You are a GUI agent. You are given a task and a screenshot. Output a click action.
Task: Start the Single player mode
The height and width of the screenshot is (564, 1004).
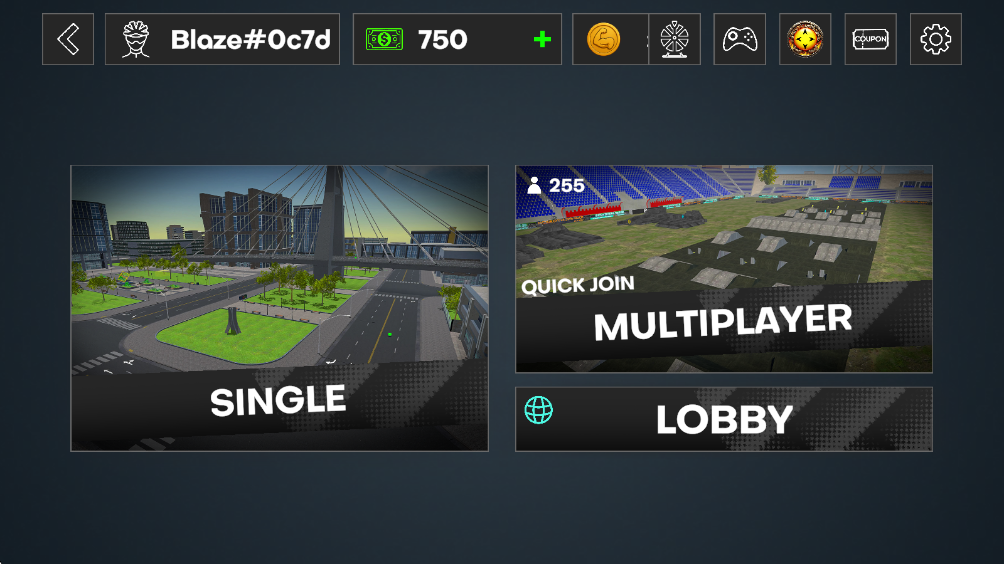[279, 308]
